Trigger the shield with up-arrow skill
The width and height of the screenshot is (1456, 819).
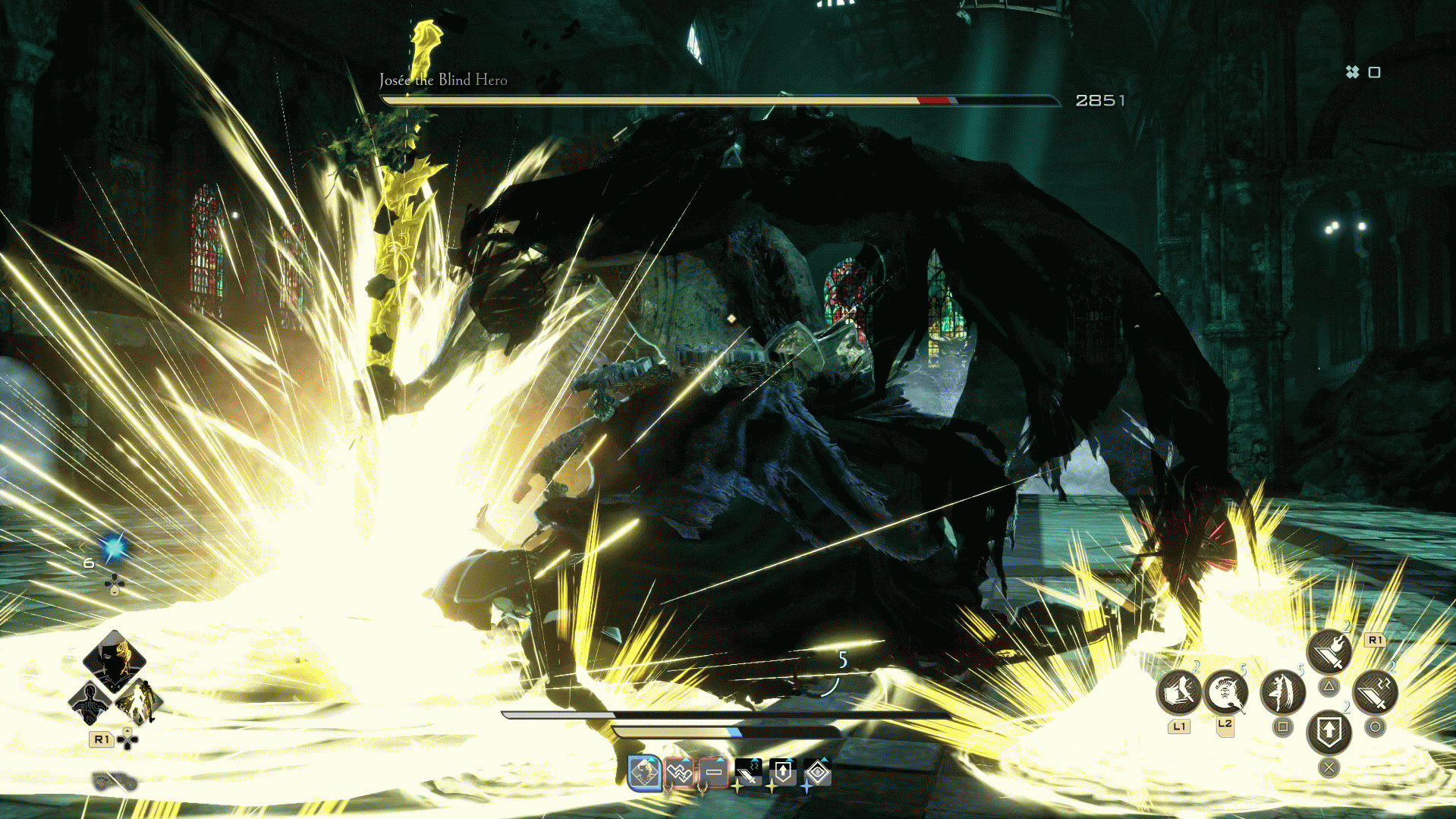1329,732
